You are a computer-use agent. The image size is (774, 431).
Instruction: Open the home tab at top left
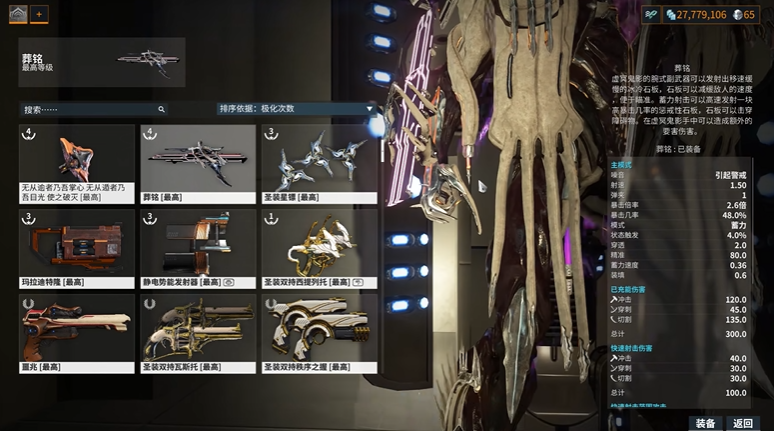coord(17,14)
